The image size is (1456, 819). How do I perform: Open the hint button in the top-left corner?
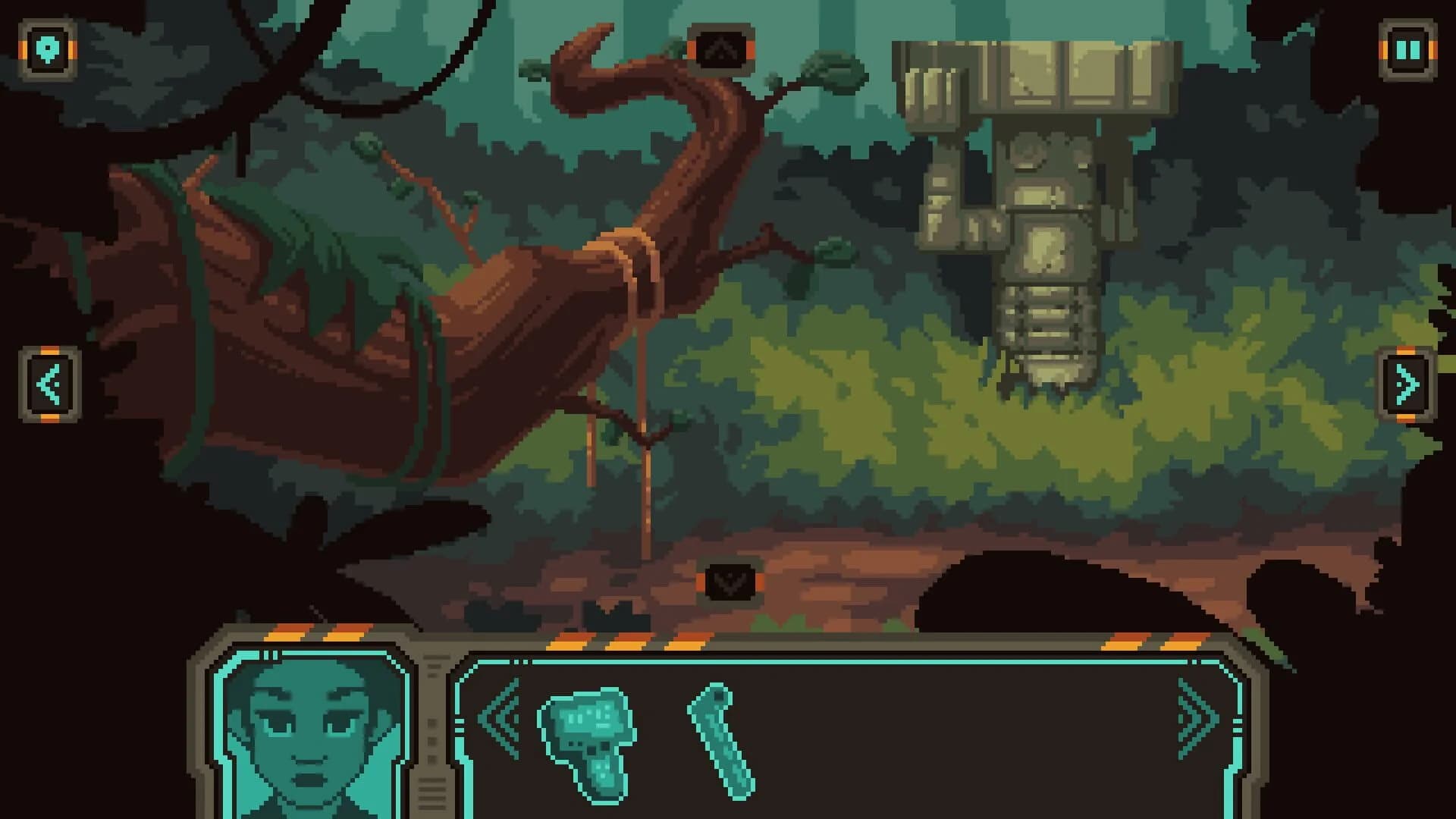[48, 50]
